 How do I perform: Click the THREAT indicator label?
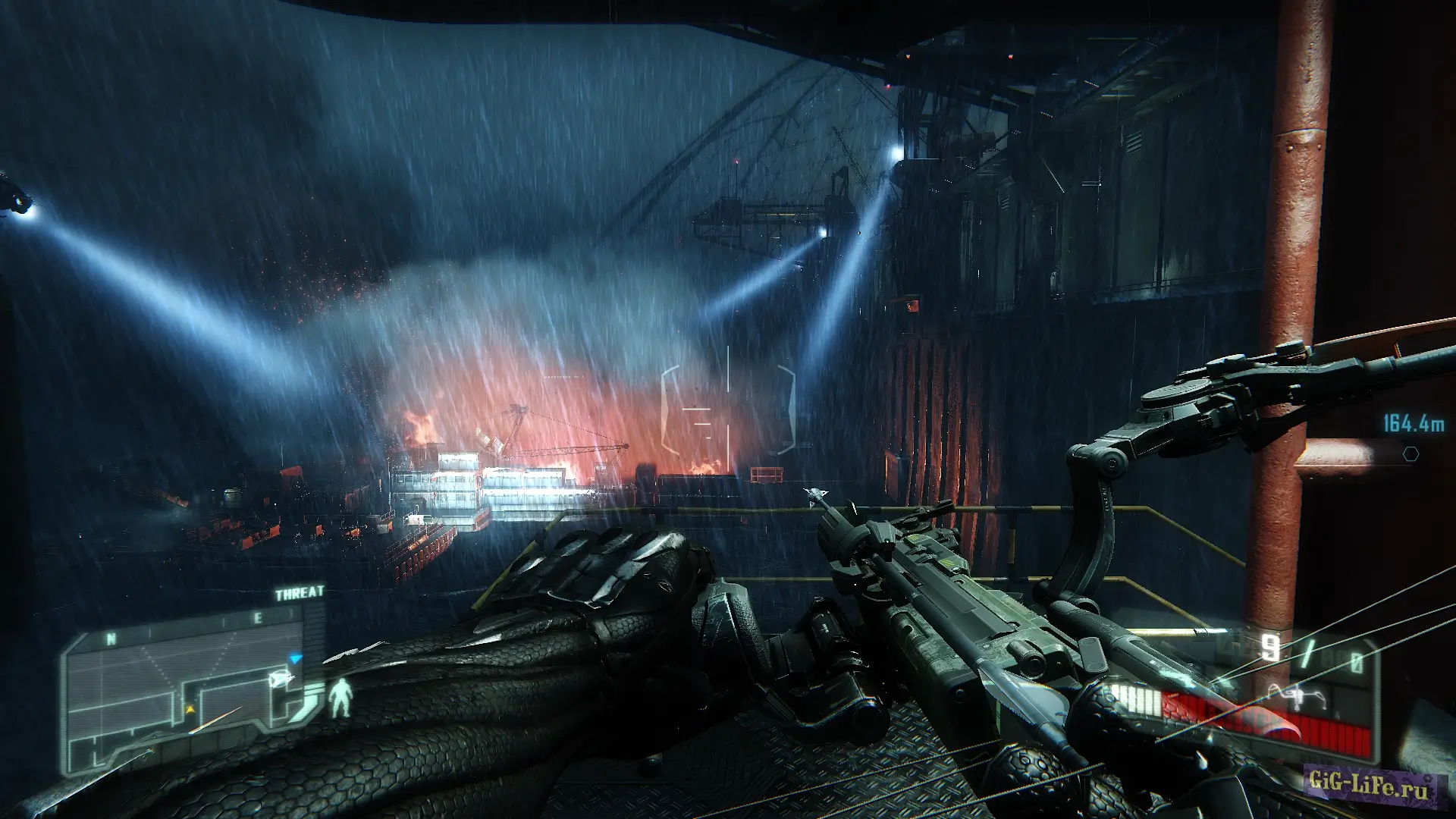[x=300, y=593]
